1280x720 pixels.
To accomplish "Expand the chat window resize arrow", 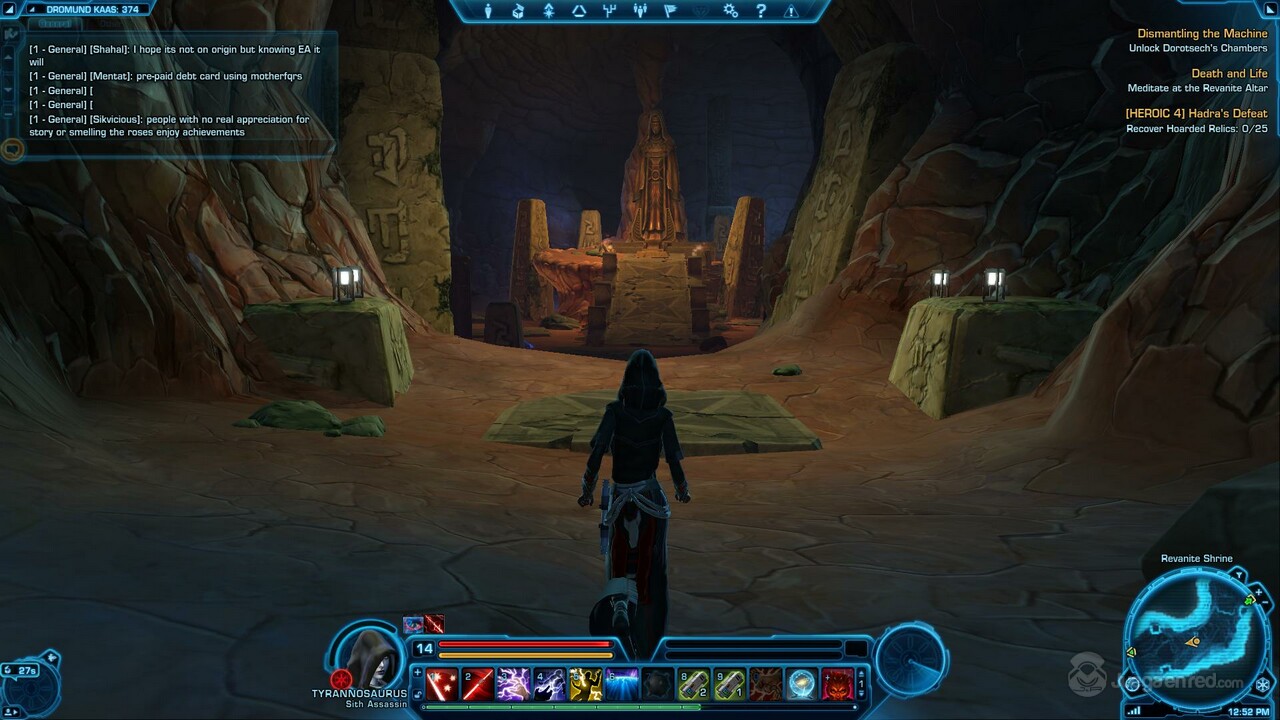I will (10, 33).
